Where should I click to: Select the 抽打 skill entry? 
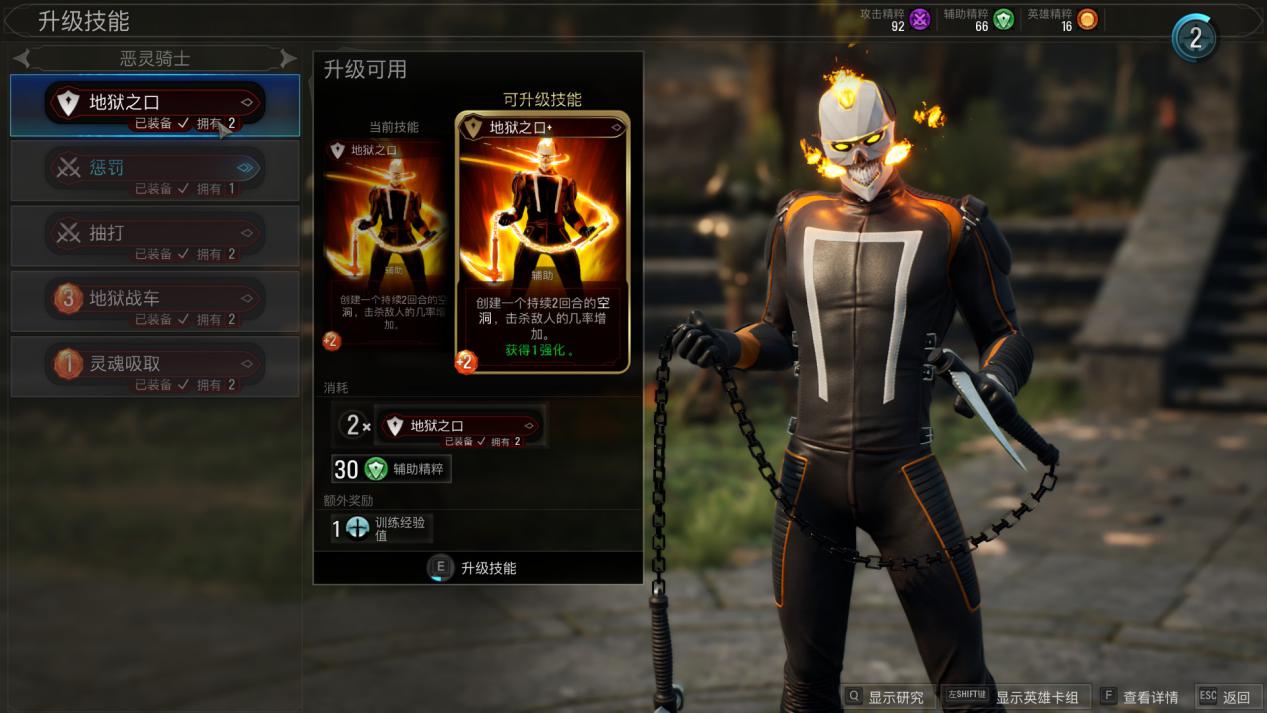(x=155, y=235)
